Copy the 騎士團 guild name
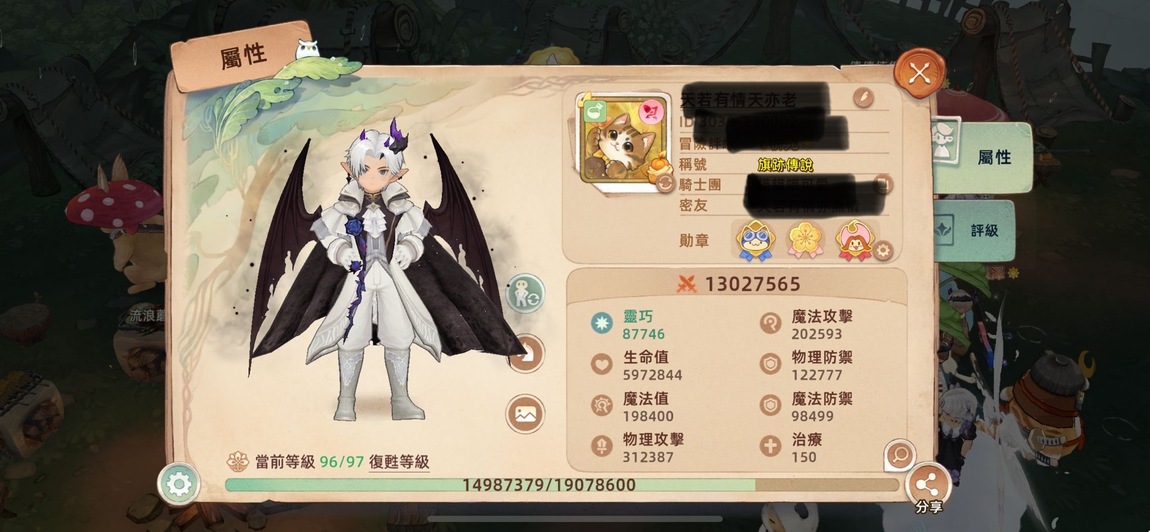The width and height of the screenshot is (1150, 532). click(x=881, y=184)
